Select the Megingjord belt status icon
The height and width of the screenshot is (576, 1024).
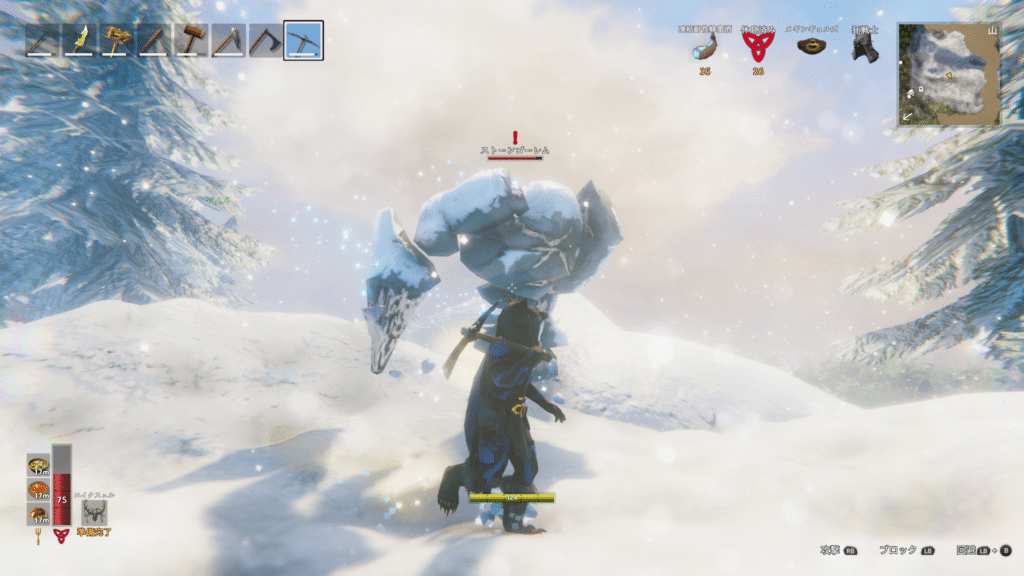pos(810,46)
